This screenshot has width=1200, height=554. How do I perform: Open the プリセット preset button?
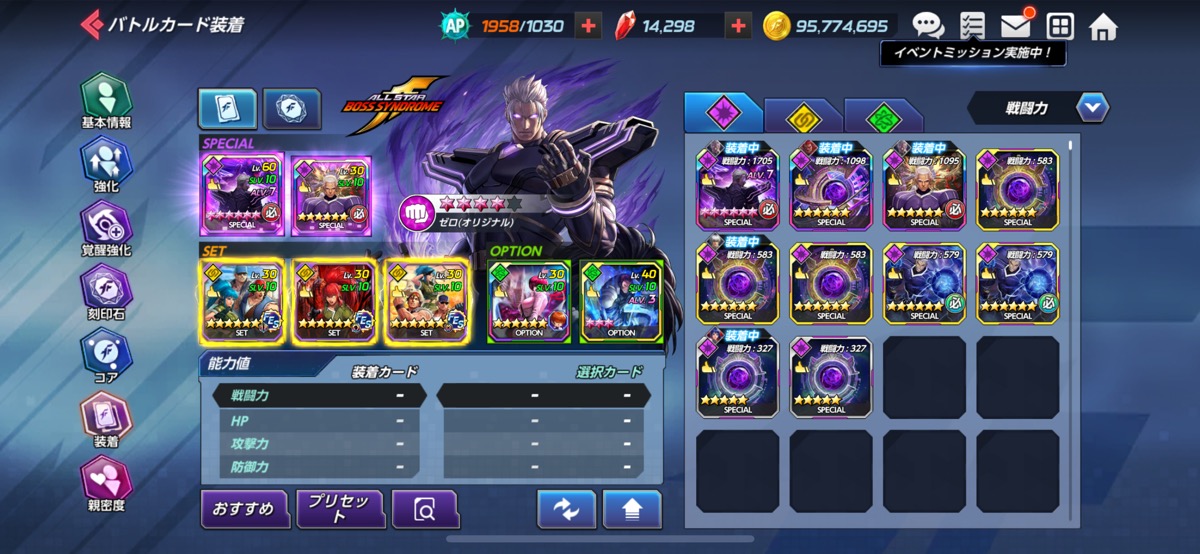340,509
